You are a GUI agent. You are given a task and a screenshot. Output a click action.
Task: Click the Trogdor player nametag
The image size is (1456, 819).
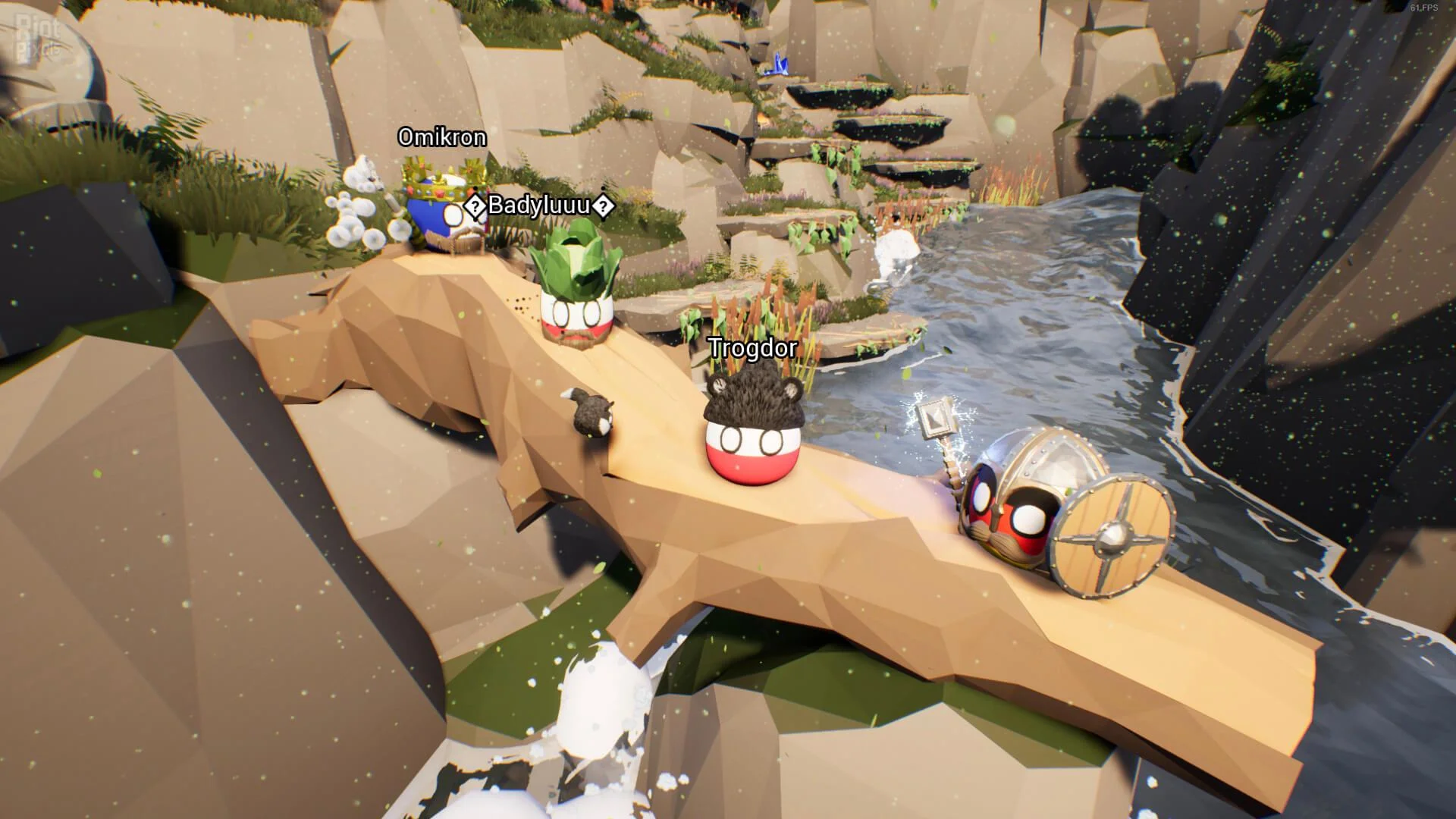click(752, 349)
